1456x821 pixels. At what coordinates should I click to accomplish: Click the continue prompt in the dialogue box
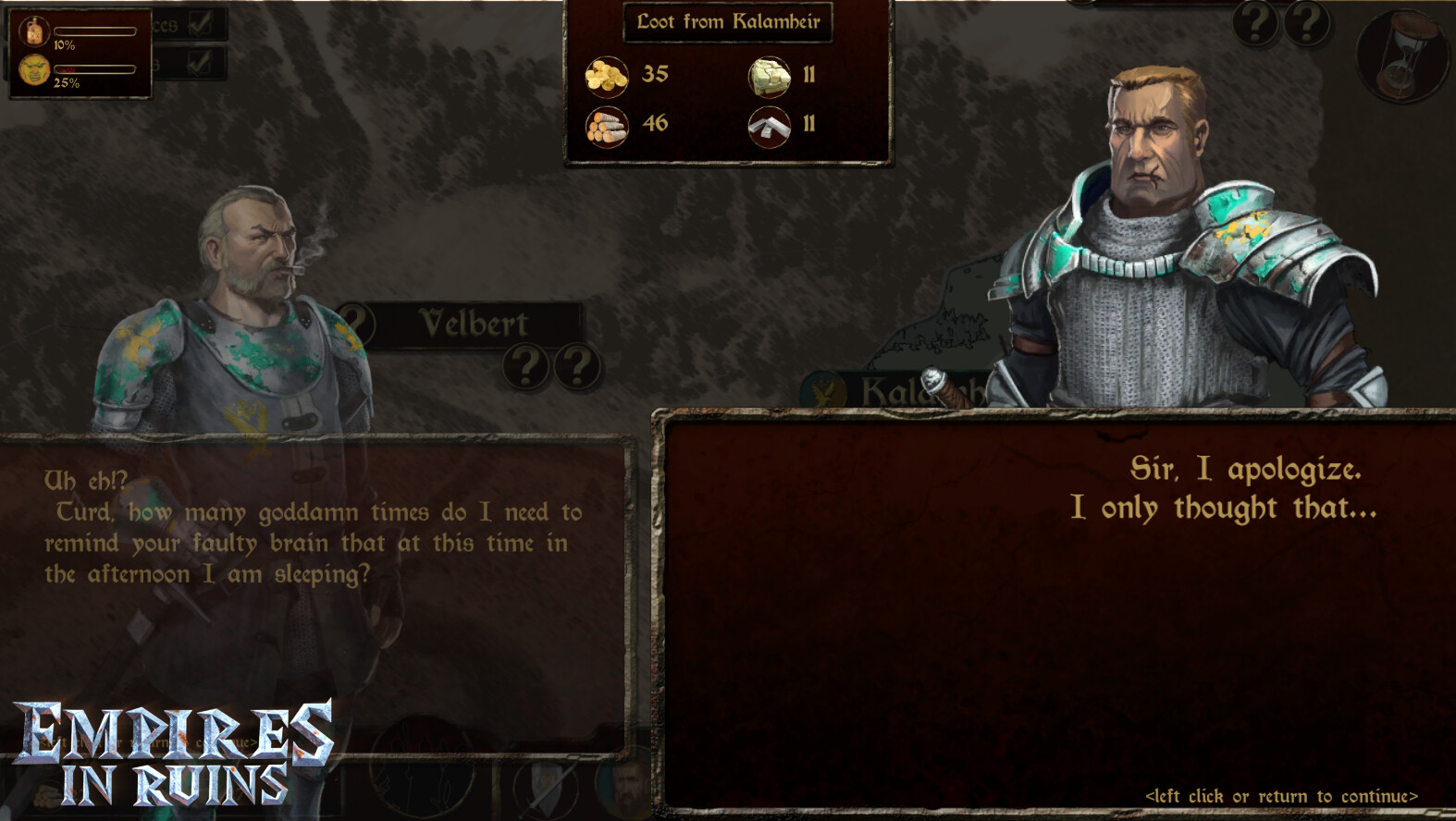(1280, 796)
